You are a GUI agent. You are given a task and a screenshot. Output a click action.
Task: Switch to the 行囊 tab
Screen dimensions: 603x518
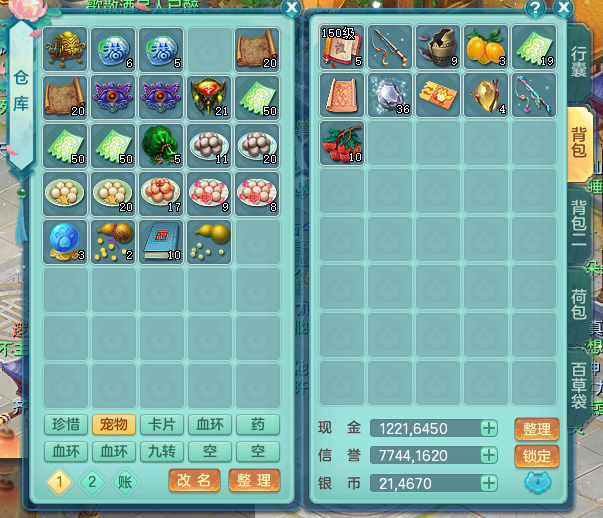point(579,62)
